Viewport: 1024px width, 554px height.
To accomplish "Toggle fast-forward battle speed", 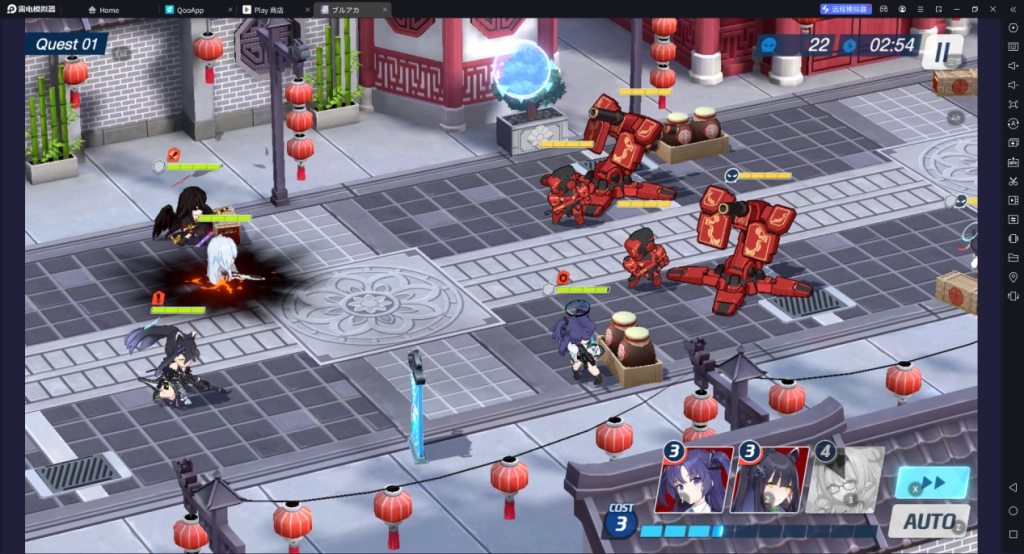I will pos(932,482).
